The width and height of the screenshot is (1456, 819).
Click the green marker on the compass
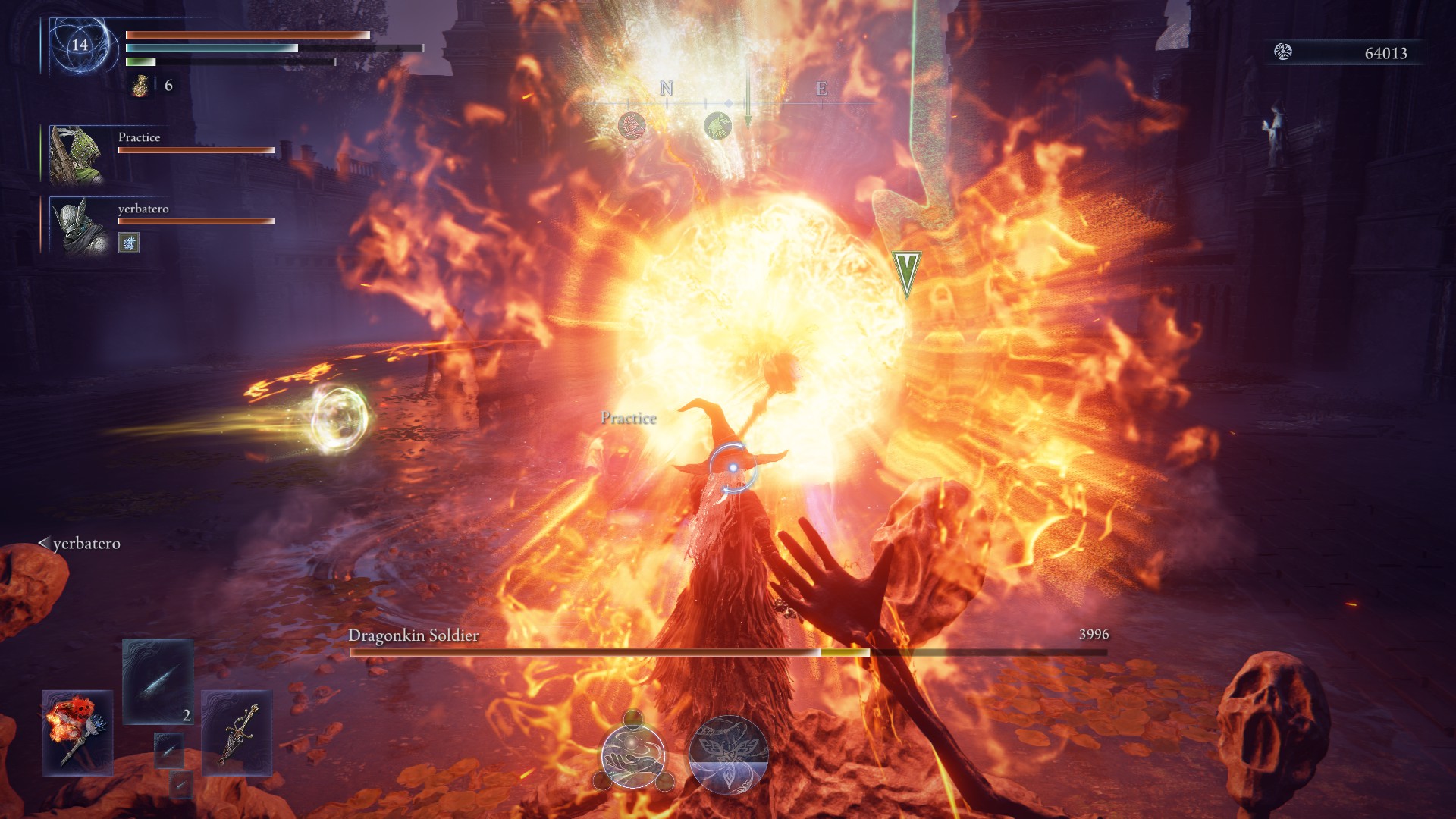click(x=717, y=125)
